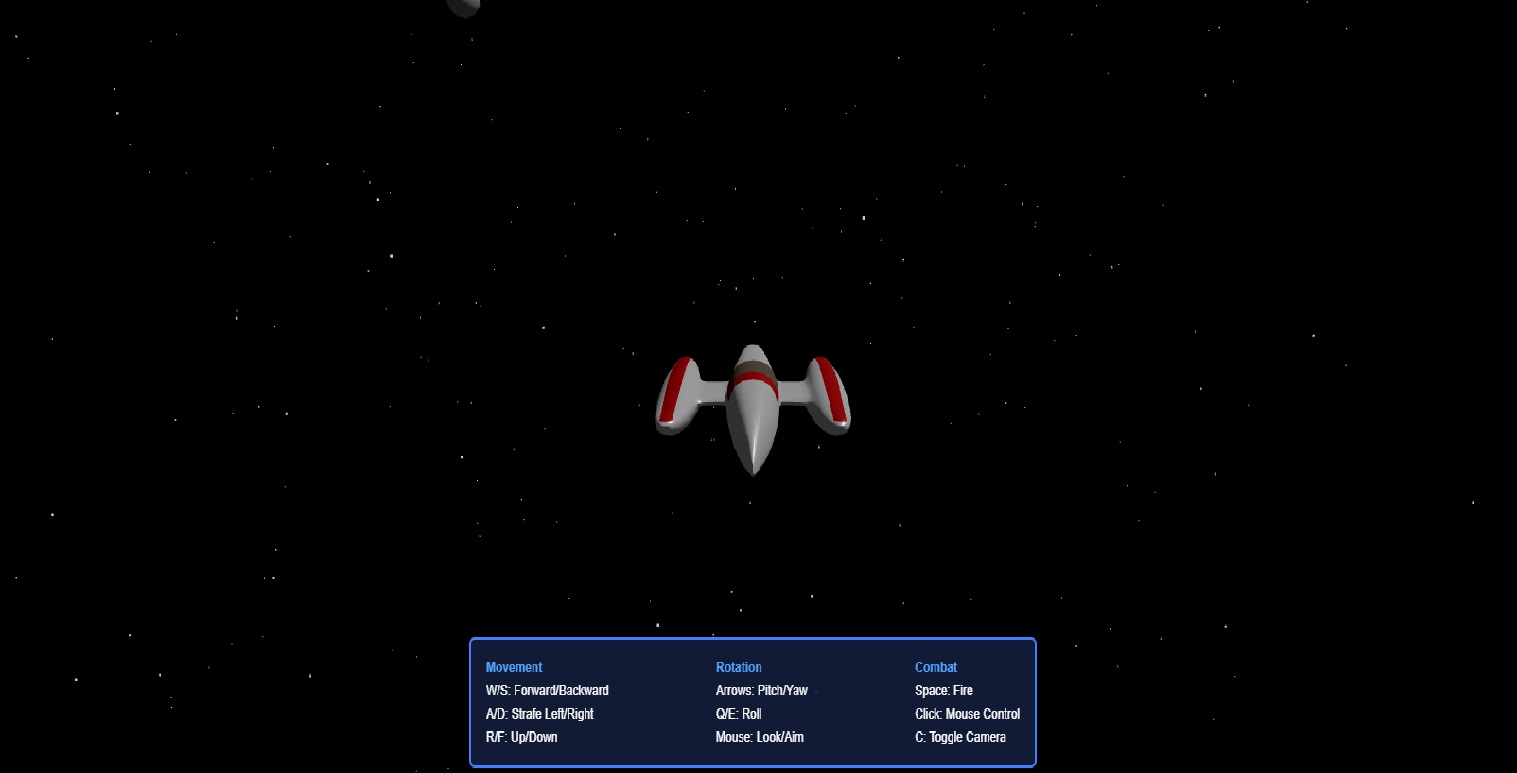The height and width of the screenshot is (773, 1517).
Task: Toggle 'Mouse: Look/Aim' control entry
Action: (760, 737)
